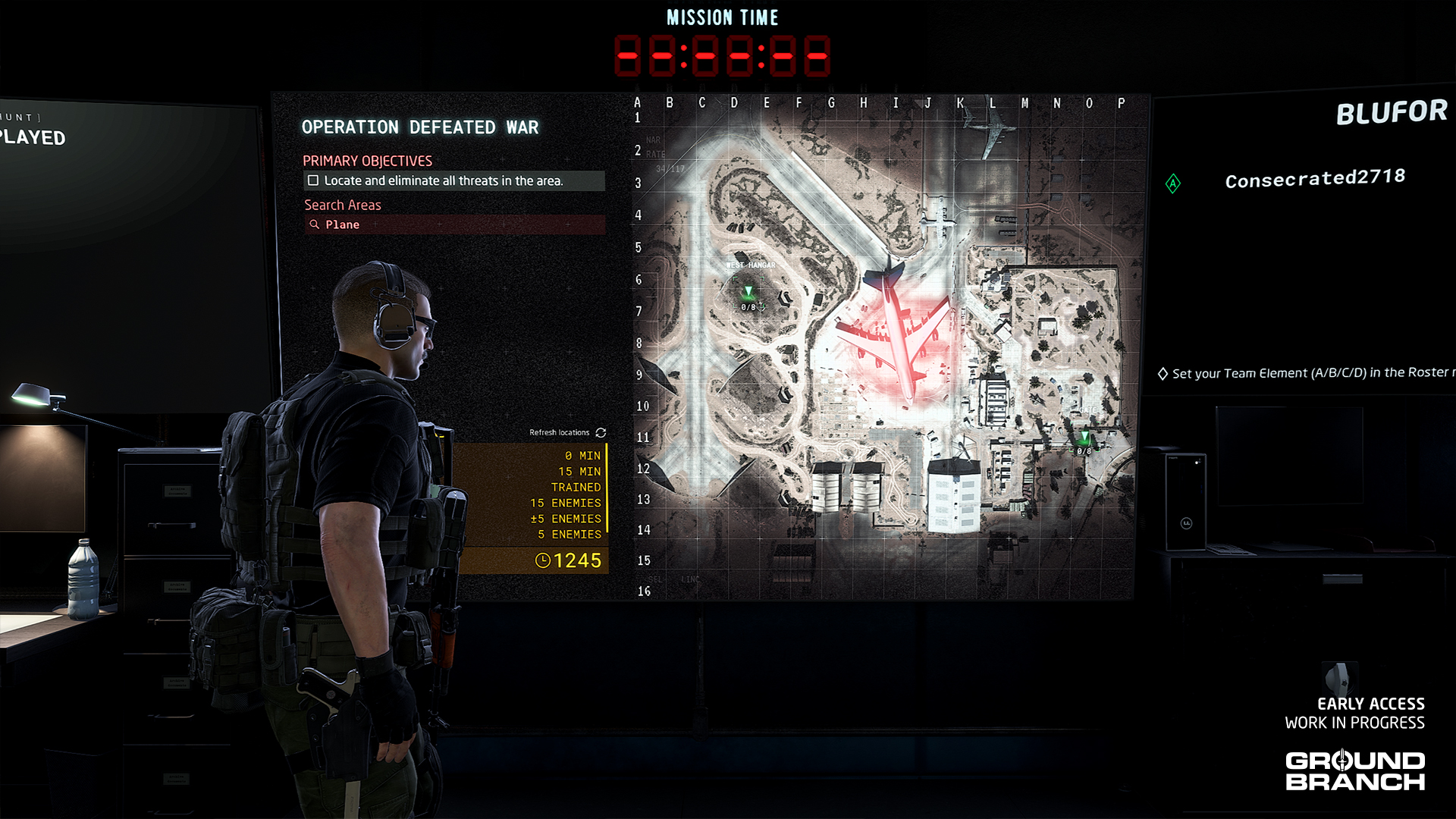Choose the Gate insertion point marker
This screenshot has width=1456, height=819.
(x=1084, y=438)
